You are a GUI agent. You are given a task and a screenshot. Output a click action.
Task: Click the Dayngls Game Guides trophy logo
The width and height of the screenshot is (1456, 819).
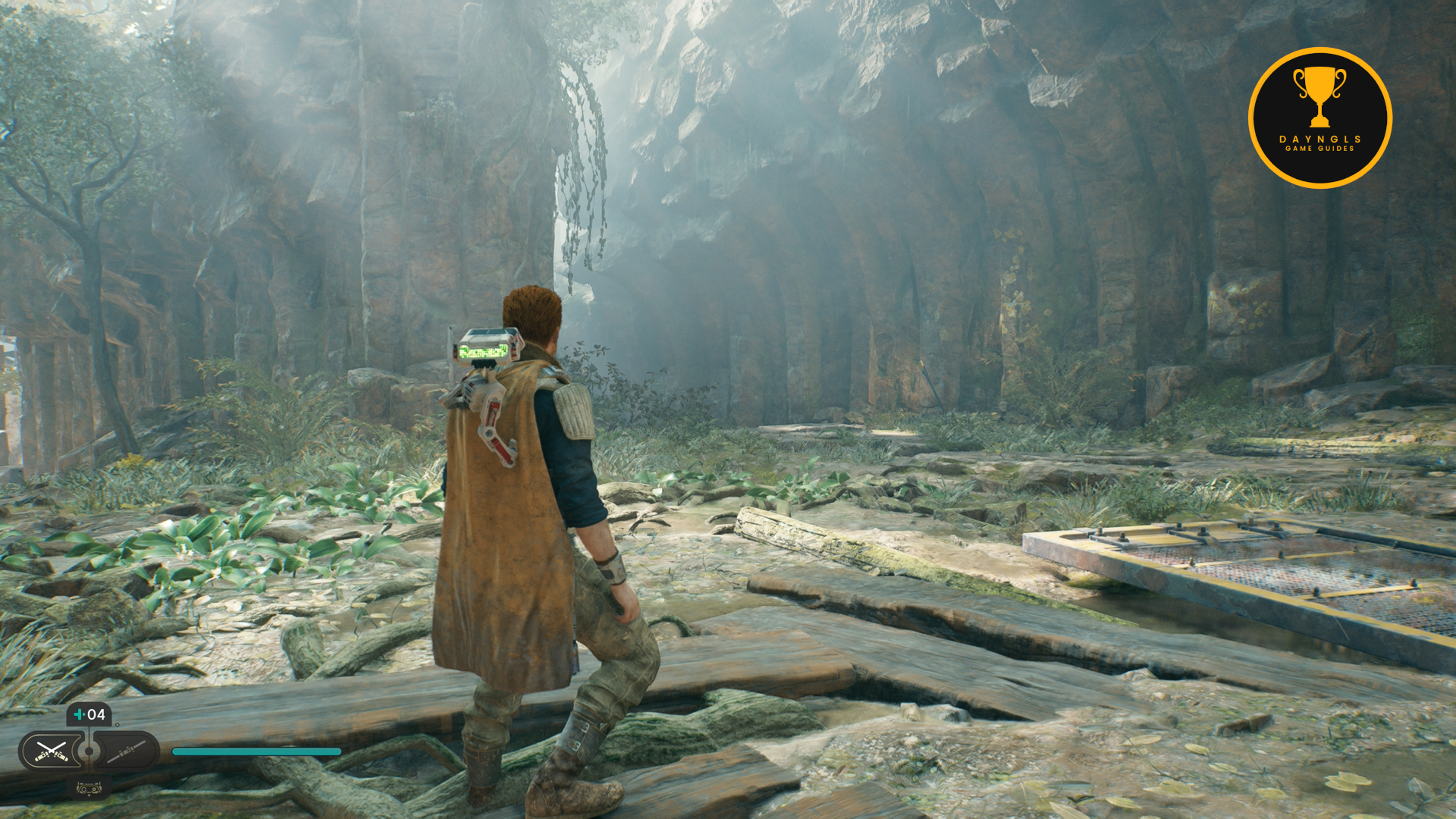point(1319,118)
